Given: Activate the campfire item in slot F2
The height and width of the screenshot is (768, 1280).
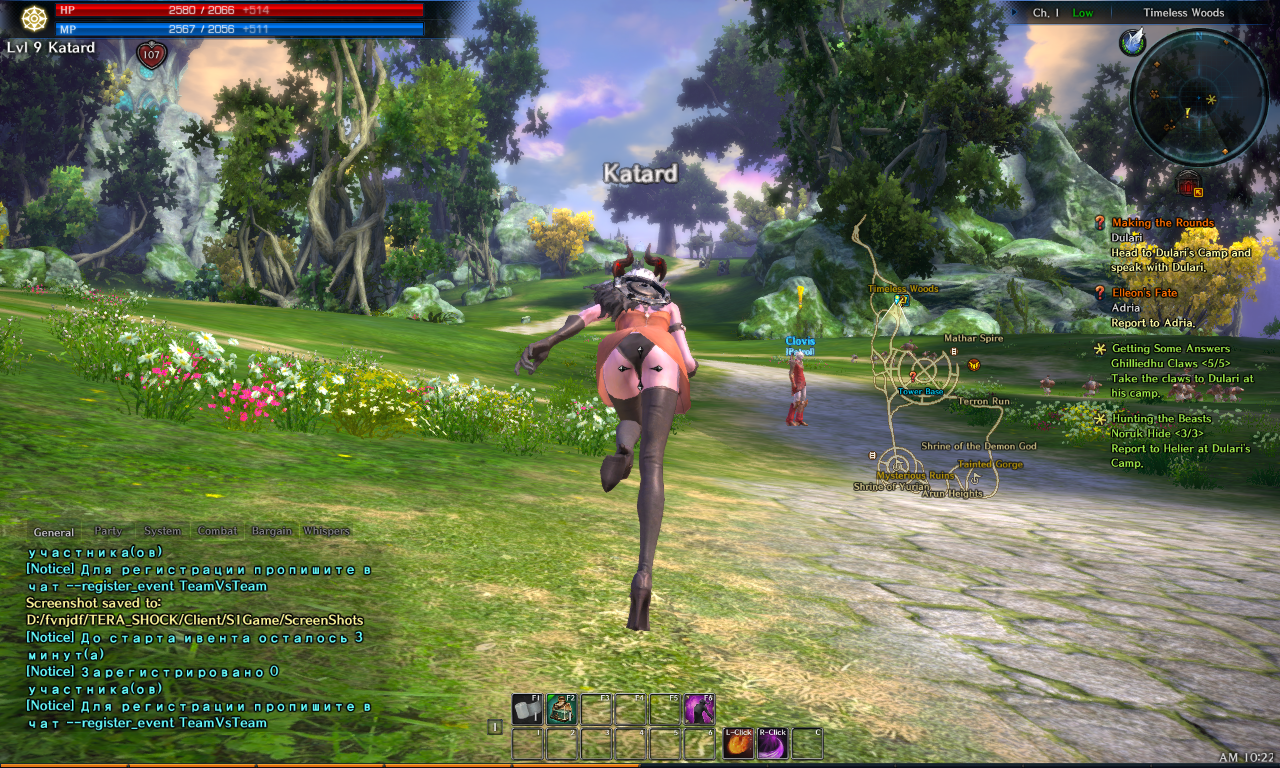Looking at the screenshot, I should [561, 710].
